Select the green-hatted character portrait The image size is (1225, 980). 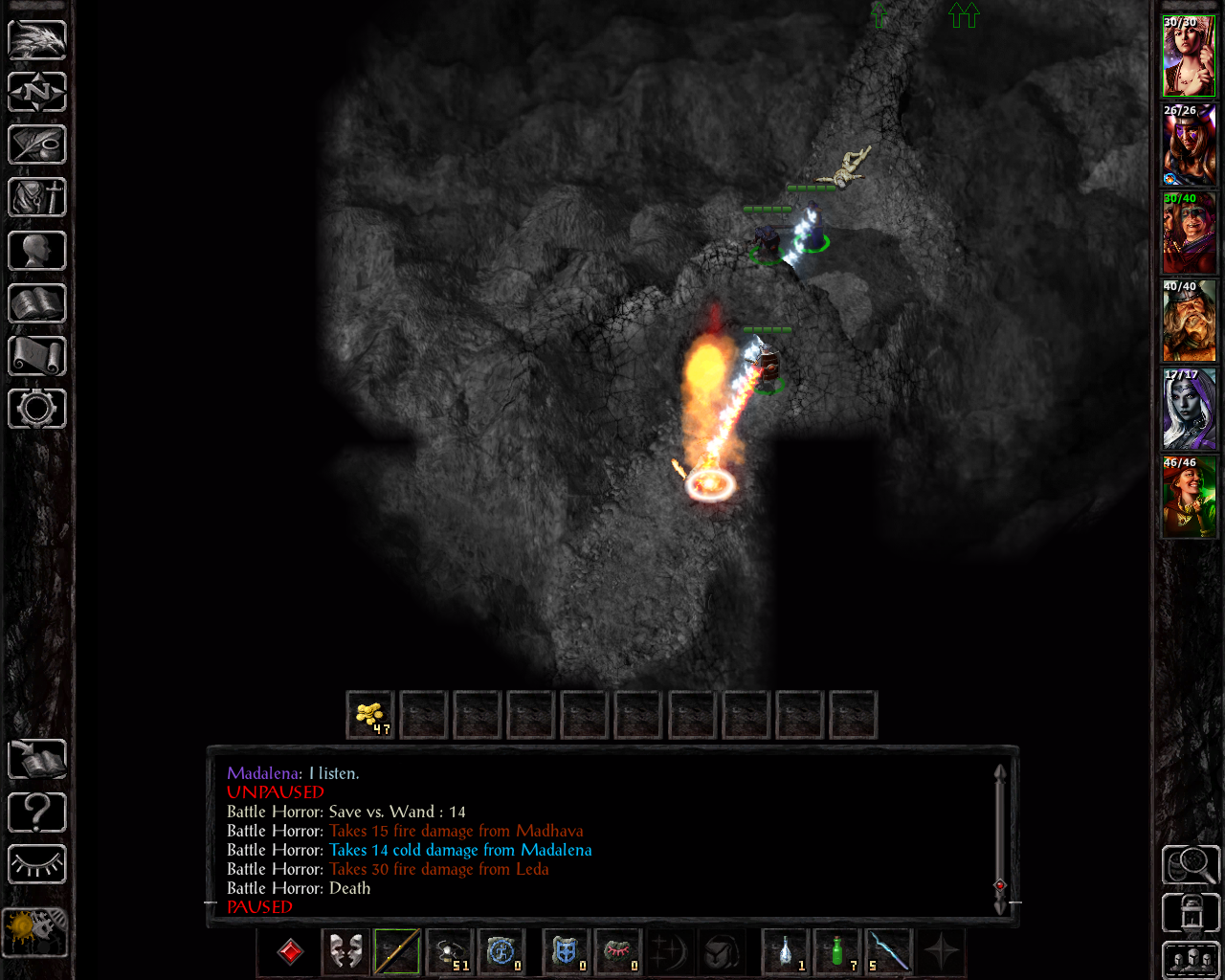point(1189,498)
